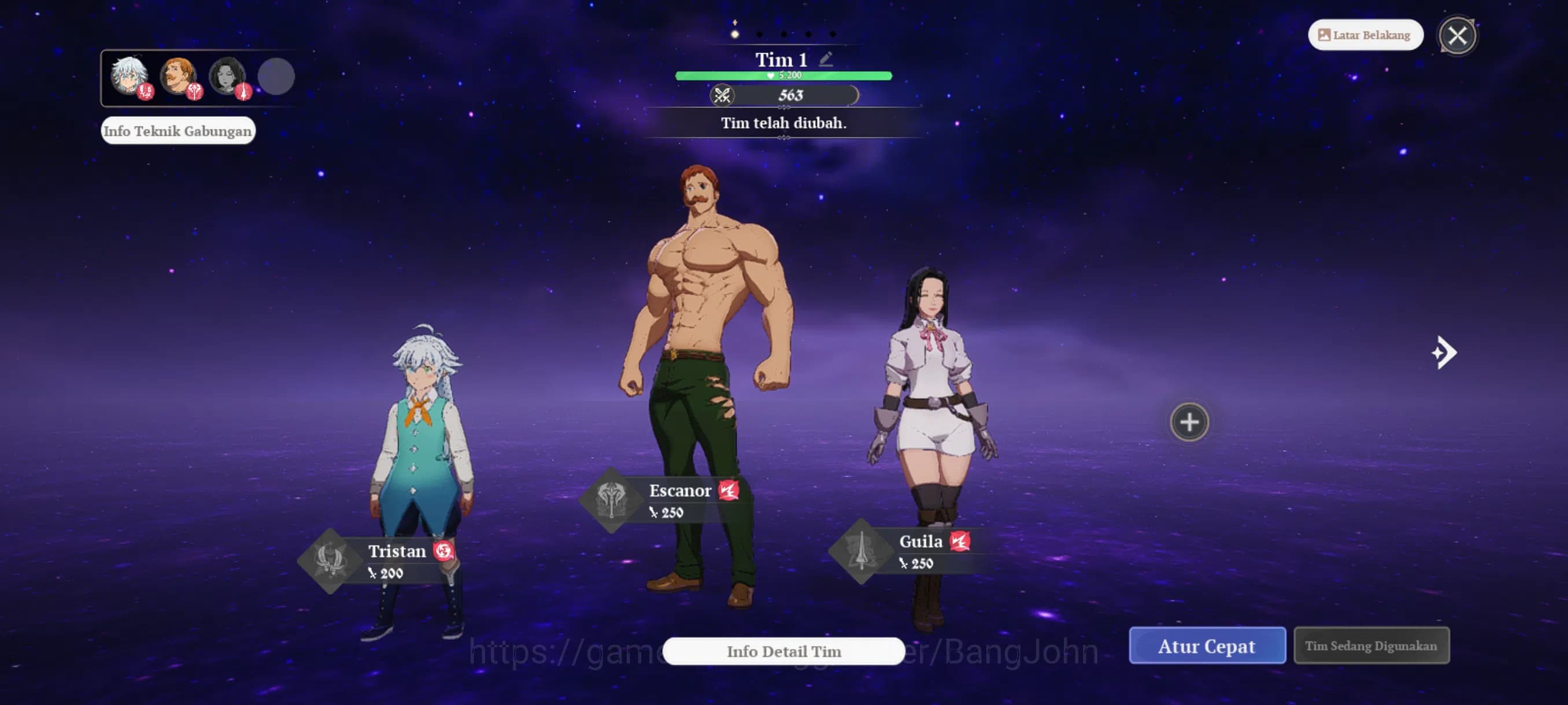Select the second team page dot

tap(759, 35)
